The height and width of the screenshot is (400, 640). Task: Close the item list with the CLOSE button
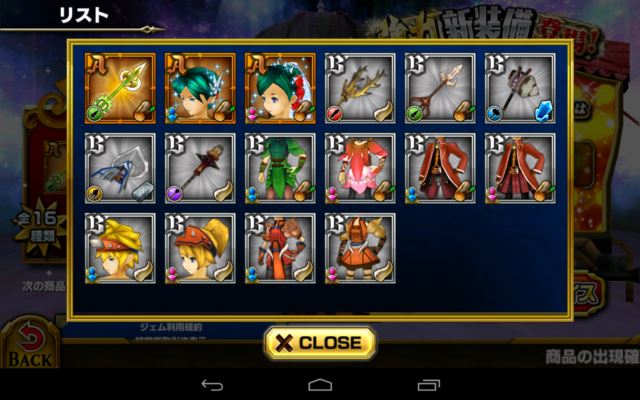click(x=320, y=342)
